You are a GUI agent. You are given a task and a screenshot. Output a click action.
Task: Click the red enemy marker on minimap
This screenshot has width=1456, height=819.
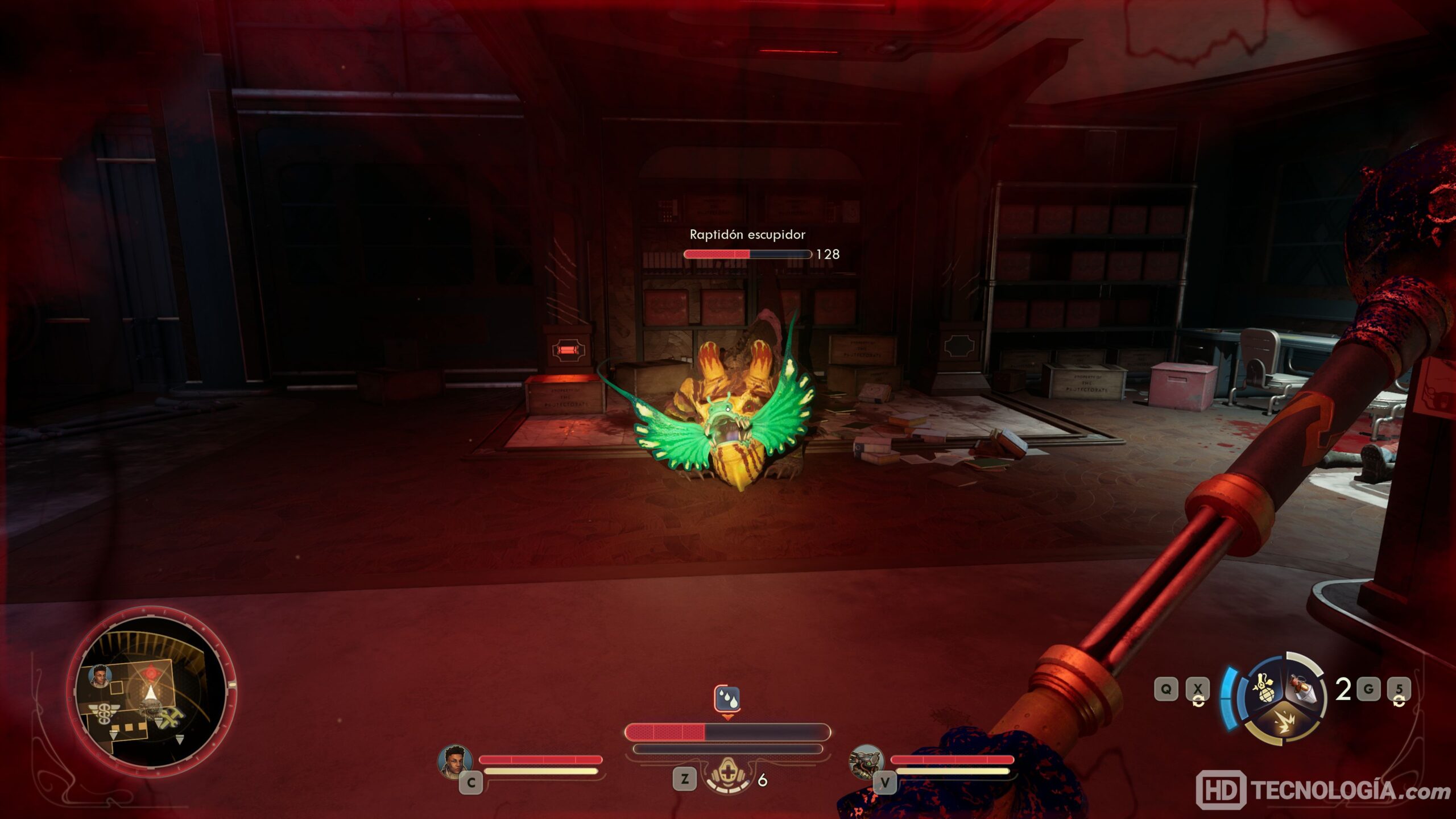tap(151, 673)
